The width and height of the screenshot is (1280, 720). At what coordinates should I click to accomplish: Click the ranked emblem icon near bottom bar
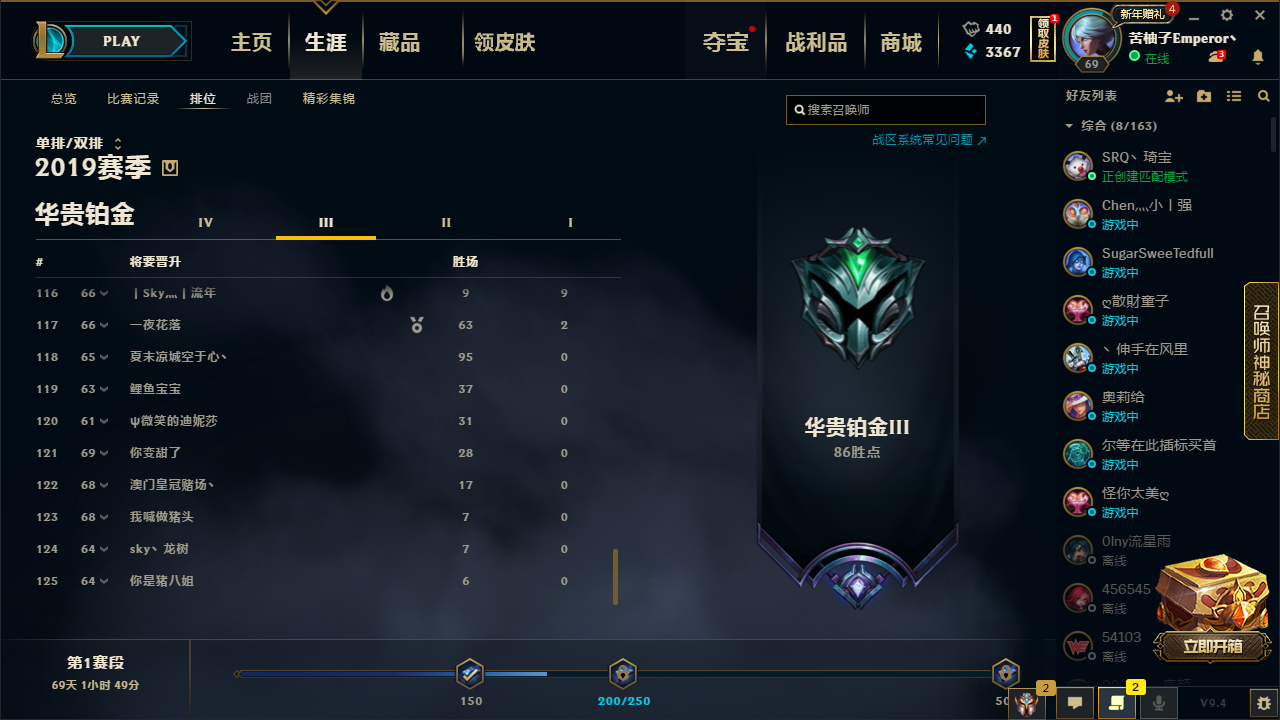point(1026,703)
